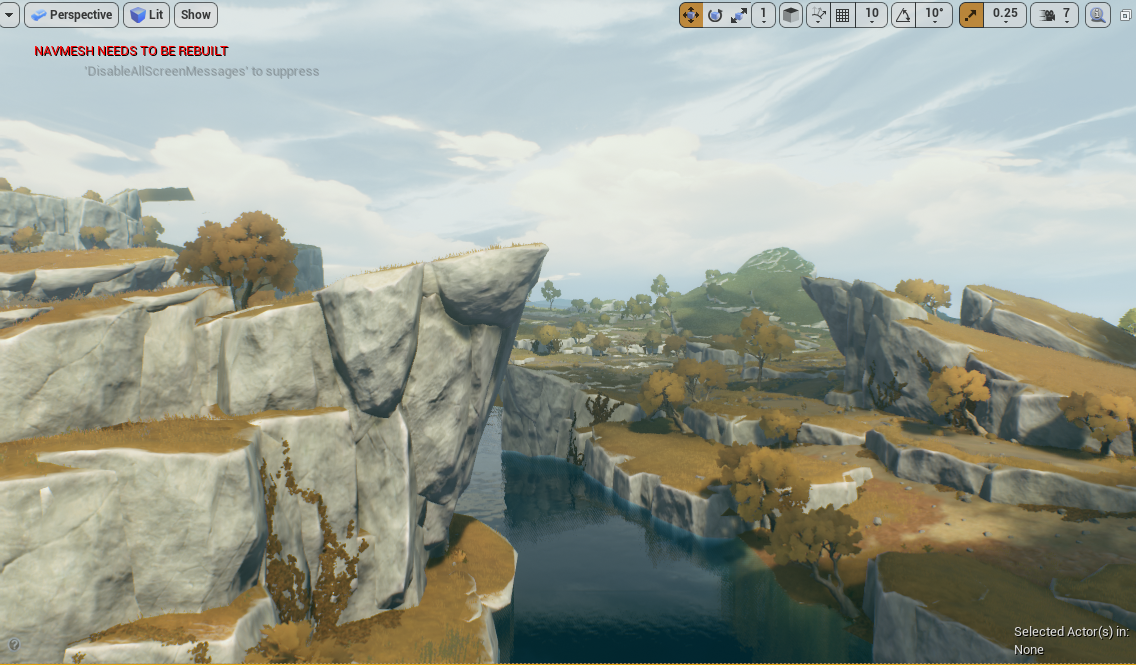Select the translate gizmo tool
The image size is (1136, 665).
click(x=691, y=15)
